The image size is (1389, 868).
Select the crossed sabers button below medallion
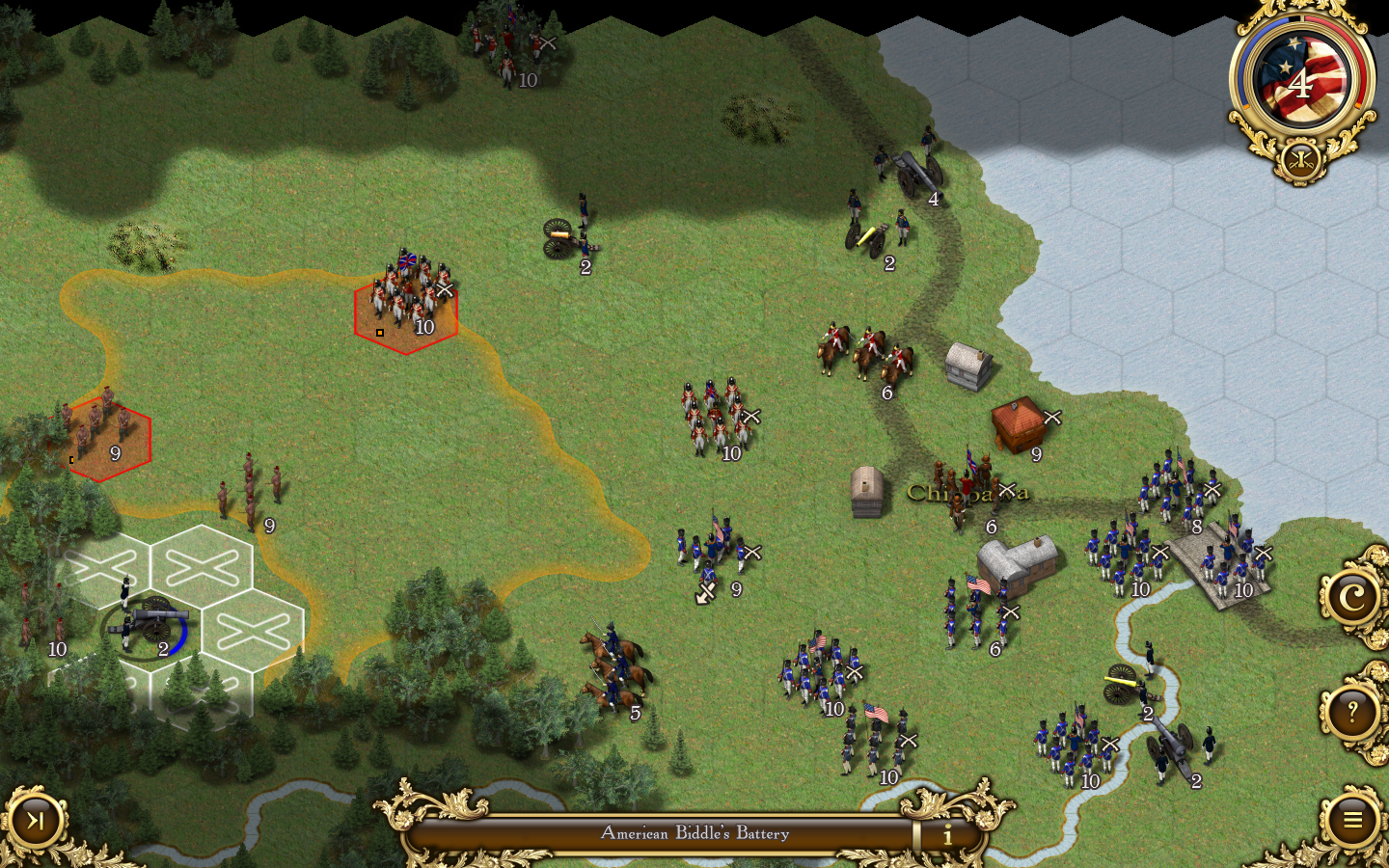(1300, 158)
